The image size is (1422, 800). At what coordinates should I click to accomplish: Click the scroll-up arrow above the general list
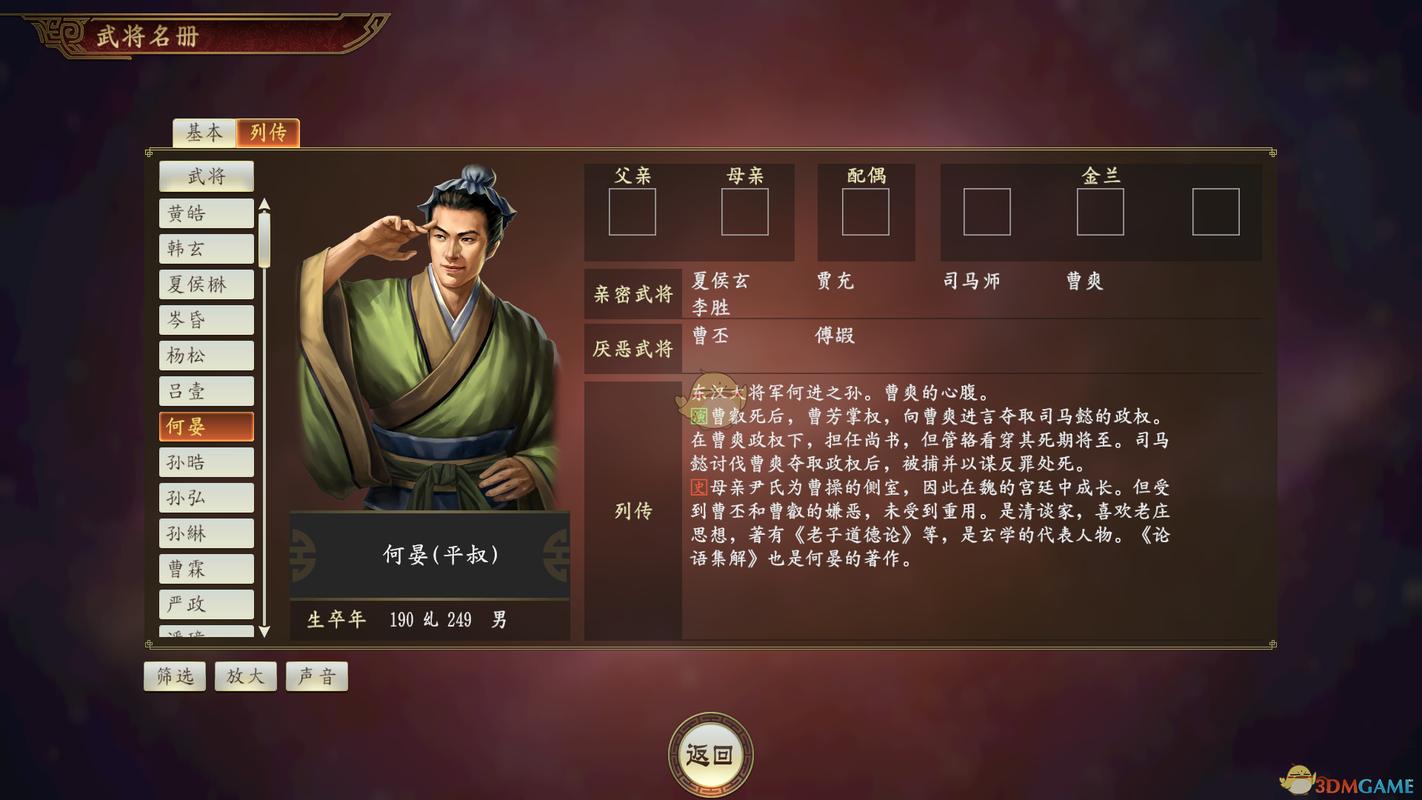pyautogui.click(x=263, y=206)
